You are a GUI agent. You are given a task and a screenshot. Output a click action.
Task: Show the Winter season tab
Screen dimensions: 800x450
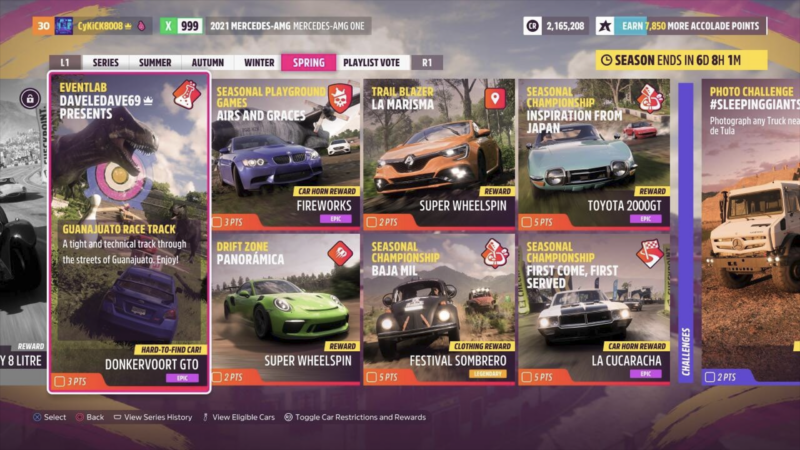pos(259,62)
